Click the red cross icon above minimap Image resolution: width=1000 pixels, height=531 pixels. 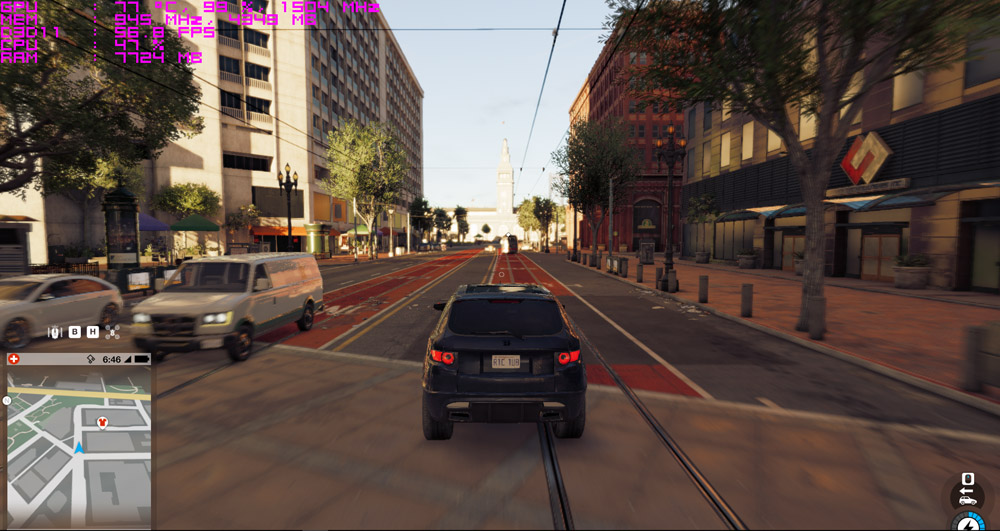coord(14,359)
